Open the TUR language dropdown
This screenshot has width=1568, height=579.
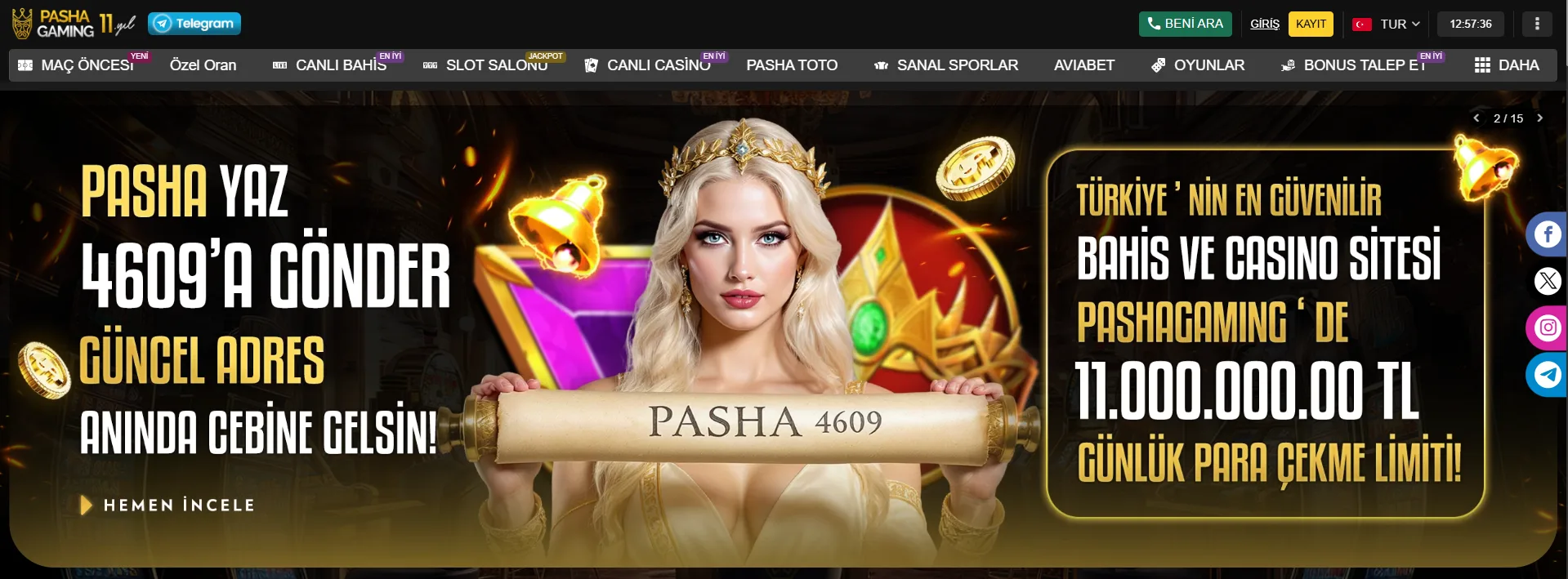(x=1387, y=24)
